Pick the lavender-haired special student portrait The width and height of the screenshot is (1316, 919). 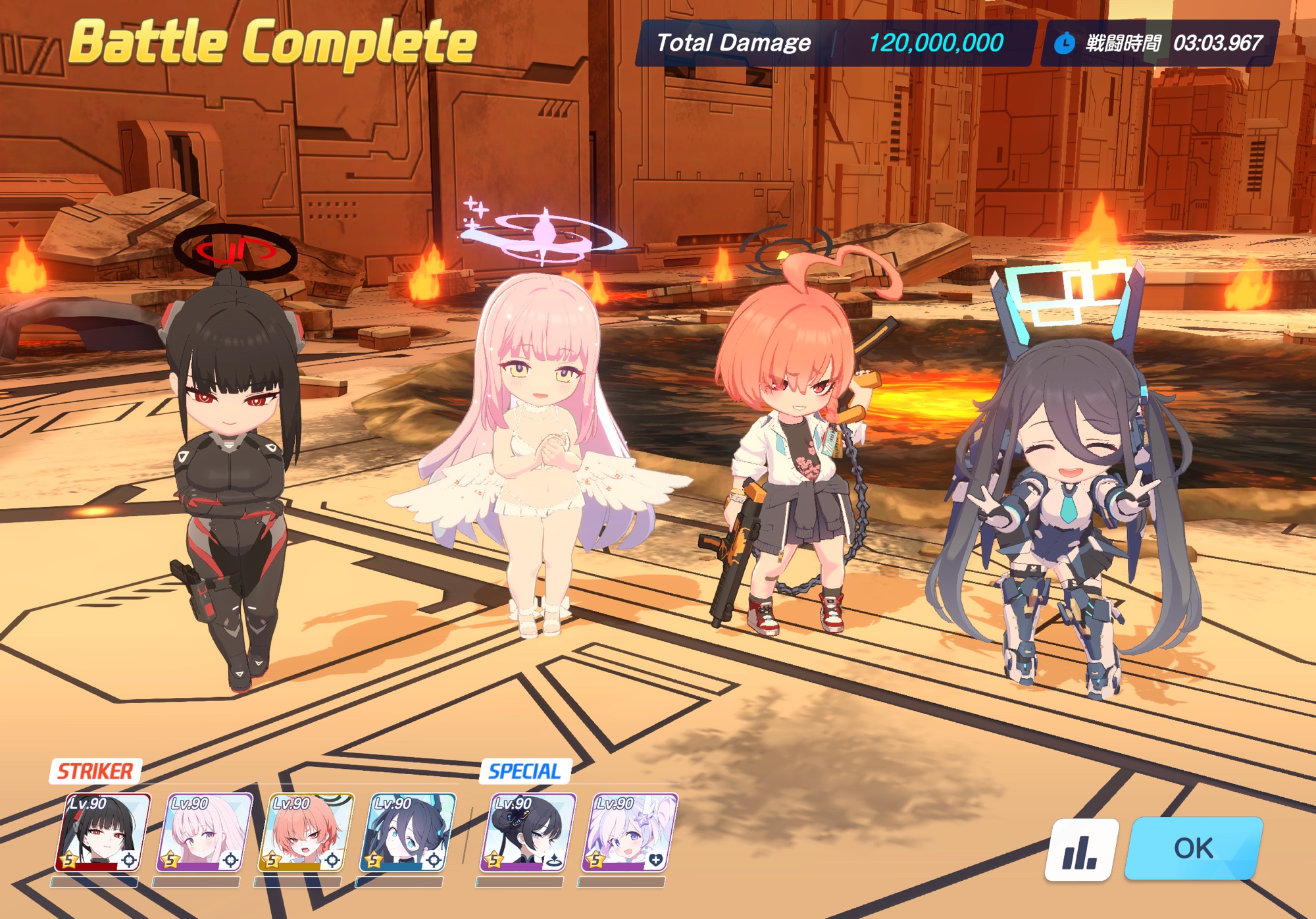tap(629, 833)
